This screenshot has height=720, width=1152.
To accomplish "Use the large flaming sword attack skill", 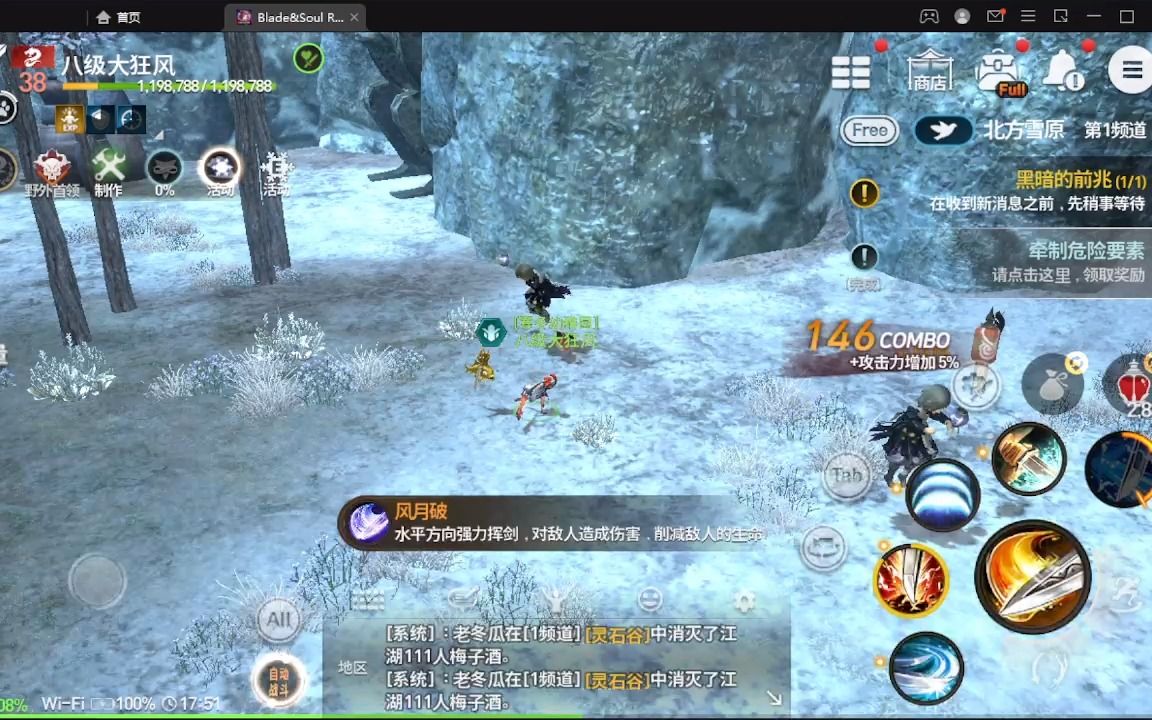I will (1031, 577).
